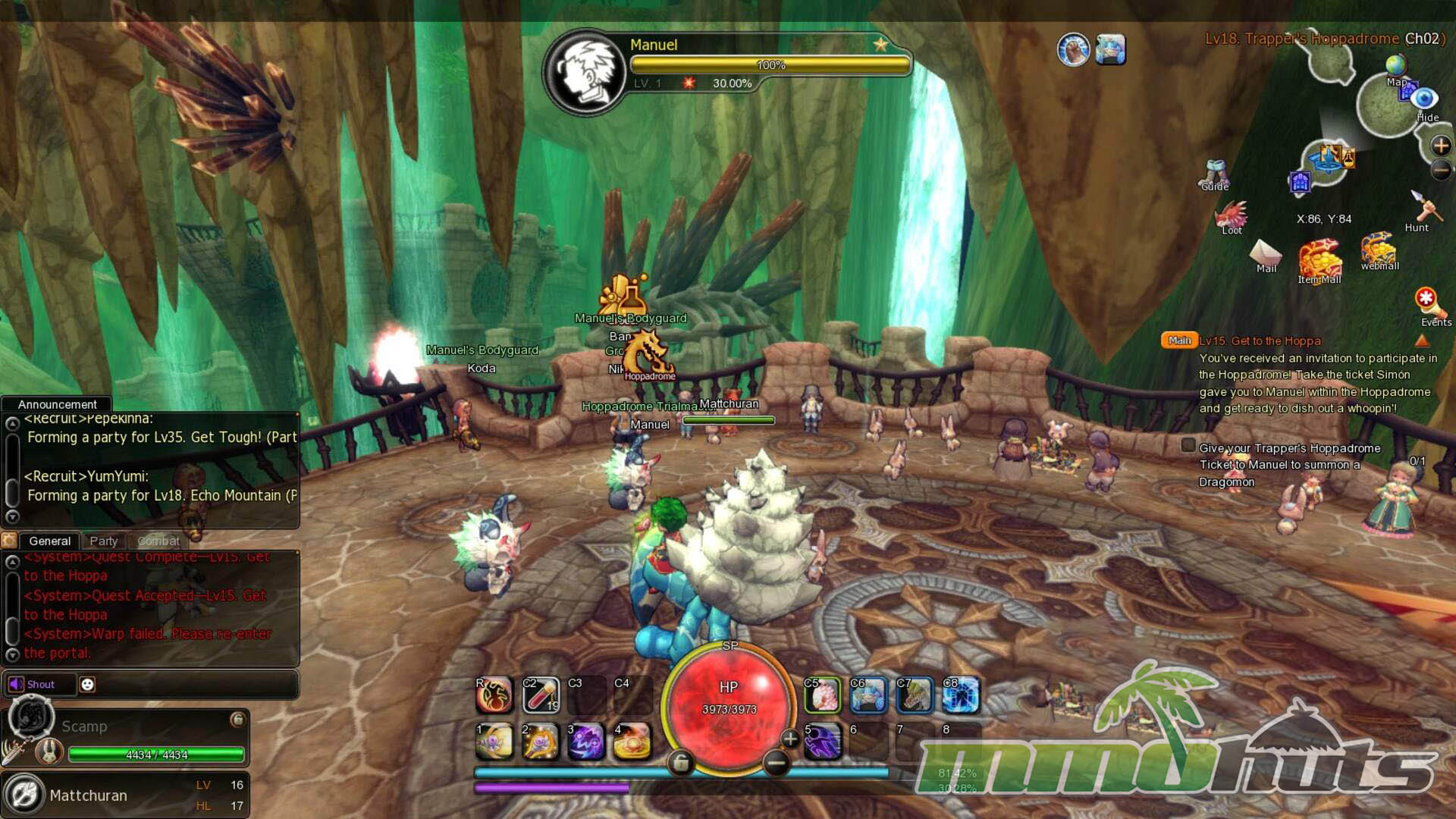The width and height of the screenshot is (1456, 819).
Task: Zoom in the minimap with plus button
Action: pyautogui.click(x=1441, y=145)
